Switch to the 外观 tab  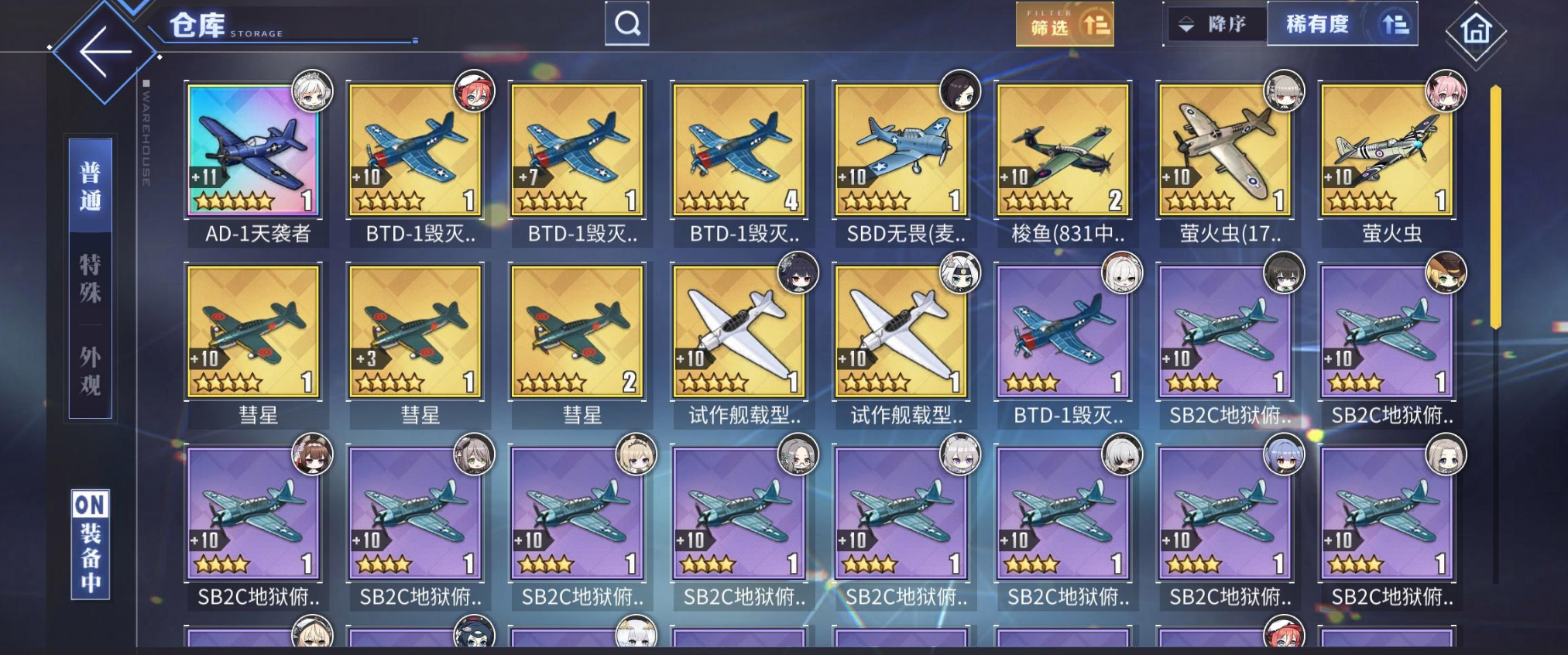coord(91,371)
